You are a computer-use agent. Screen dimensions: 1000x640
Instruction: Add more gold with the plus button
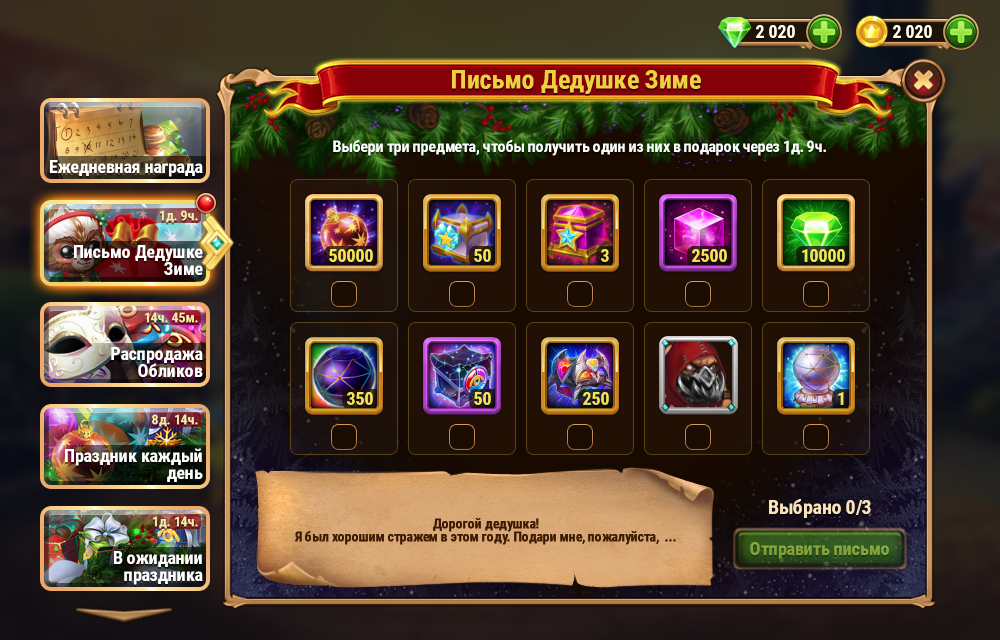(x=960, y=32)
